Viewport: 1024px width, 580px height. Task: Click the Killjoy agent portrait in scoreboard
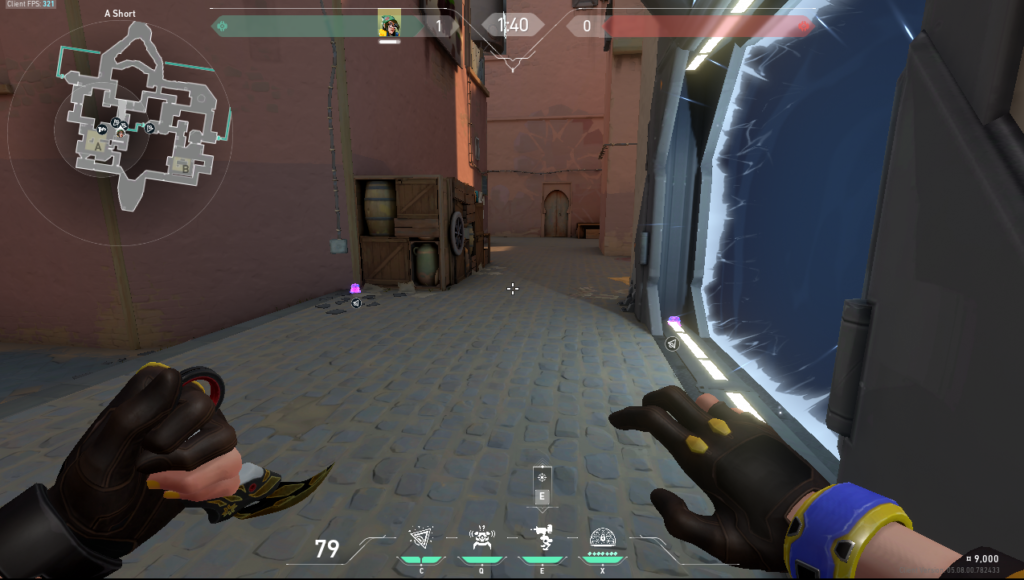(x=390, y=25)
